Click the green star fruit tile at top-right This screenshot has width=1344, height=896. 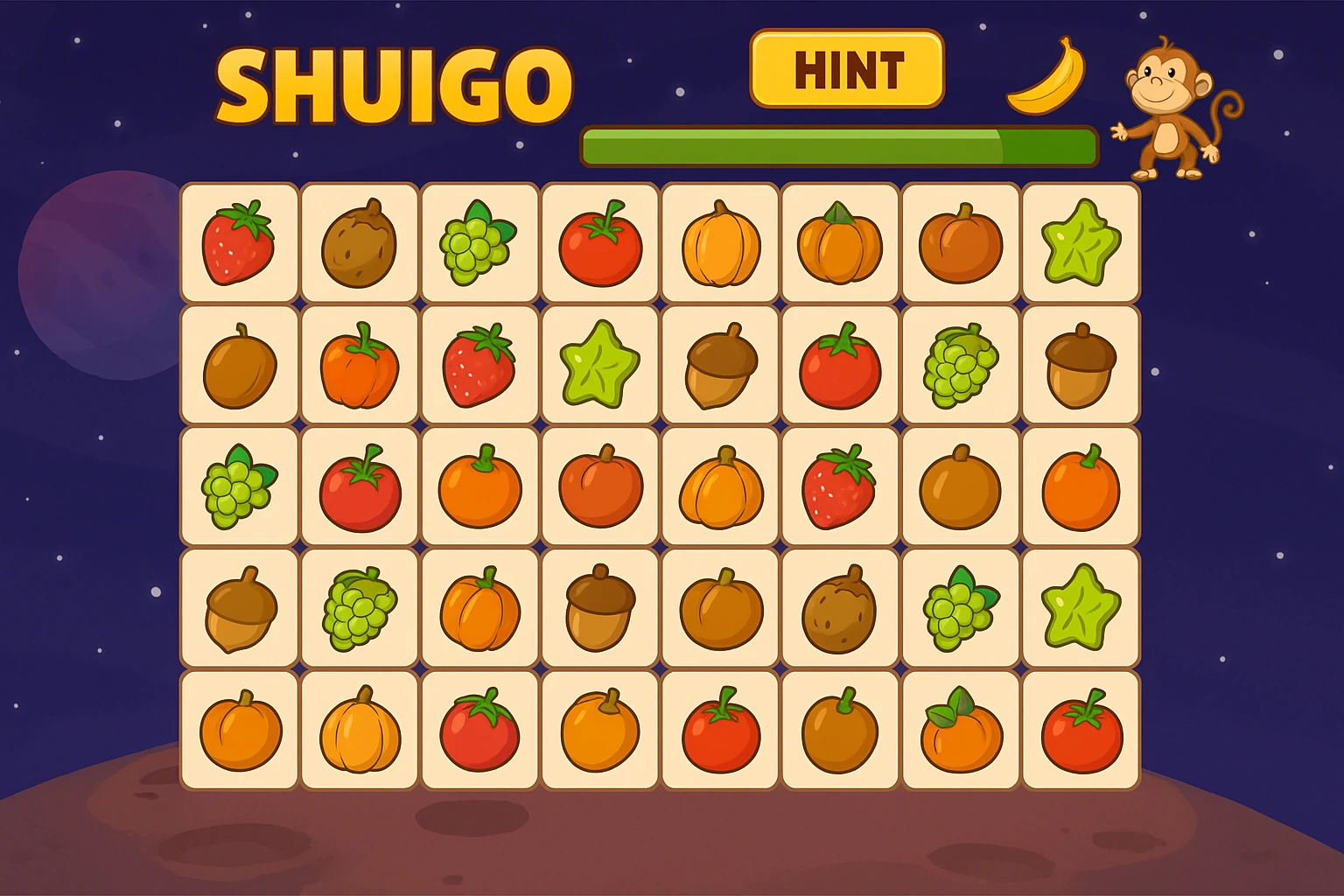point(1080,243)
